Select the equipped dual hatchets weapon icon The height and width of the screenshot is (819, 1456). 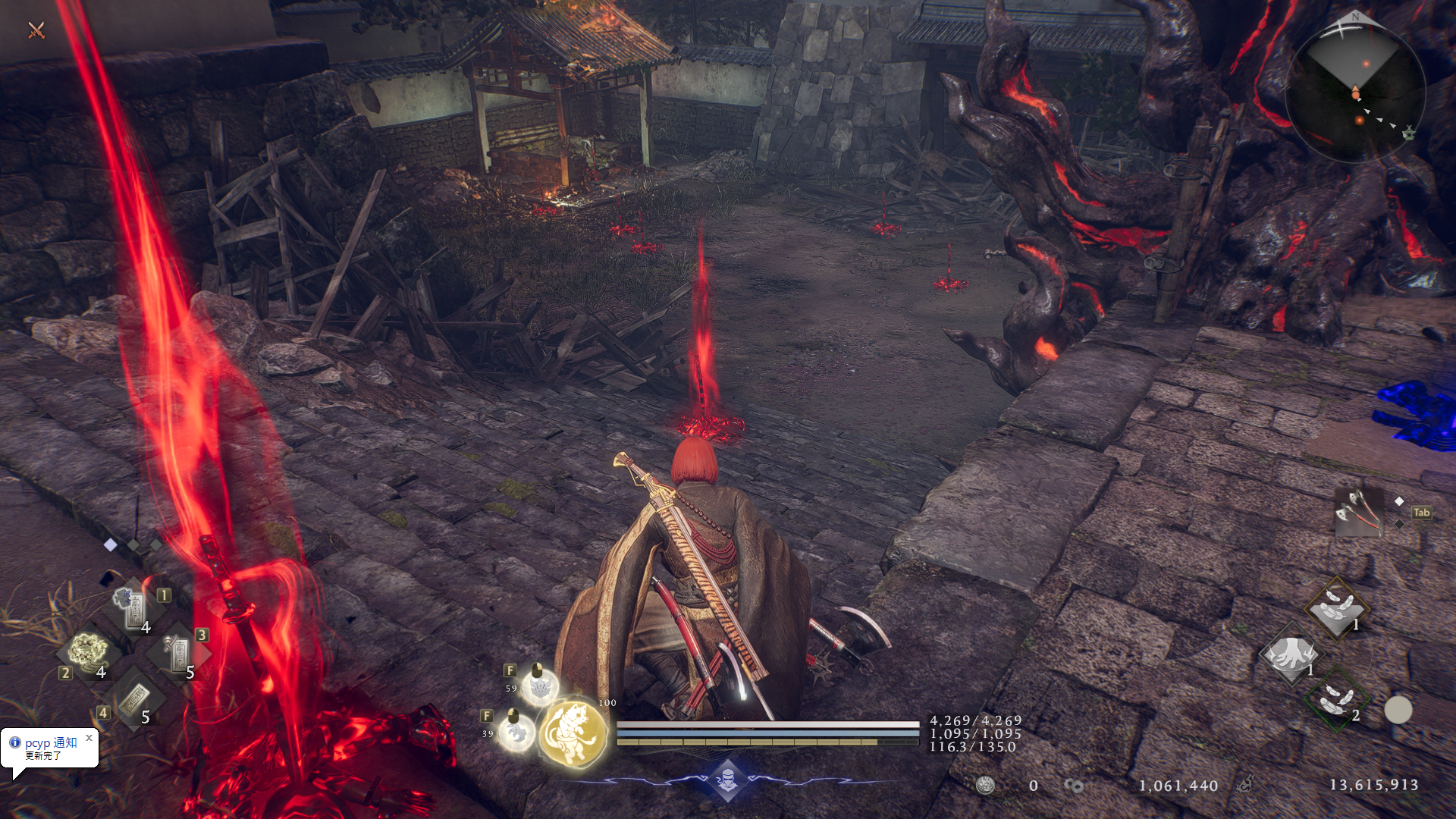click(1358, 512)
